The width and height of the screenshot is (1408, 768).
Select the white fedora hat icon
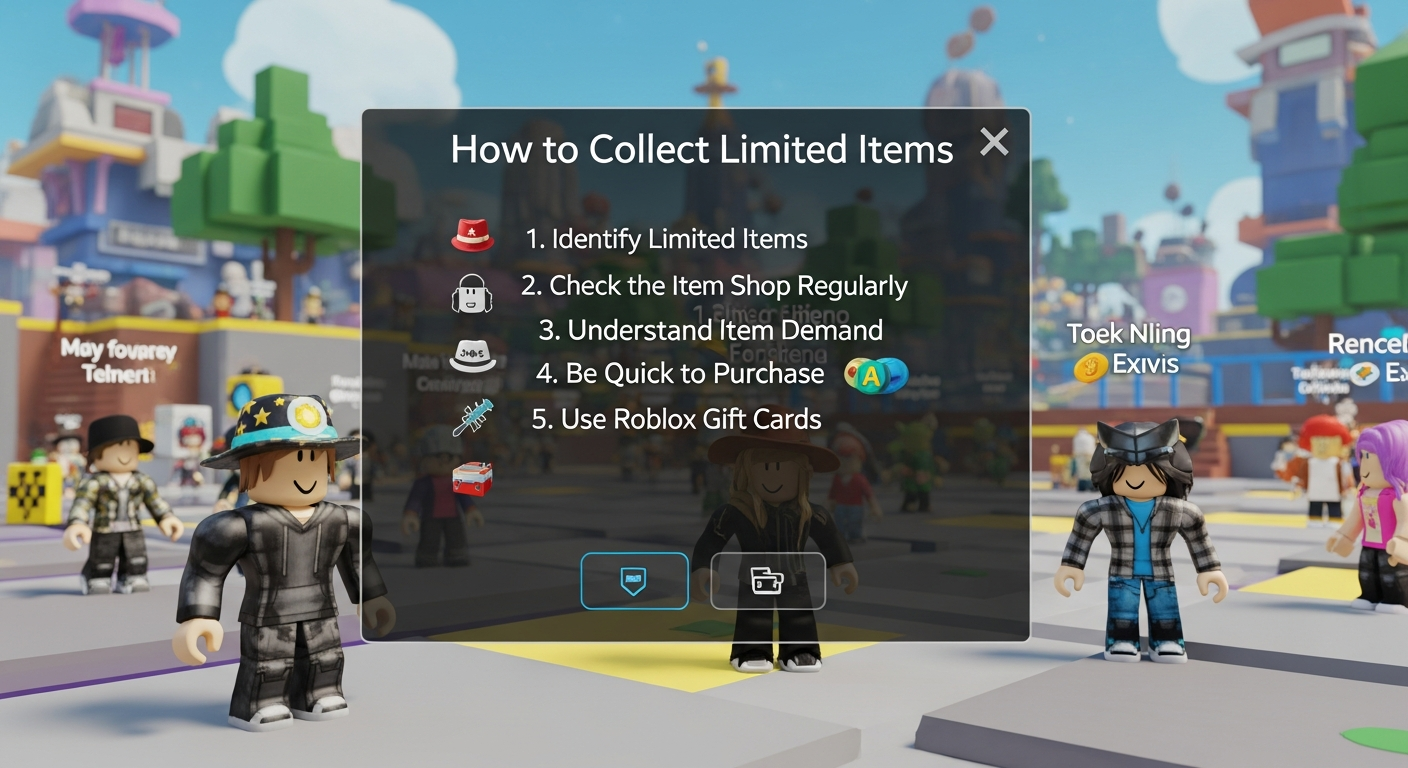[470, 355]
